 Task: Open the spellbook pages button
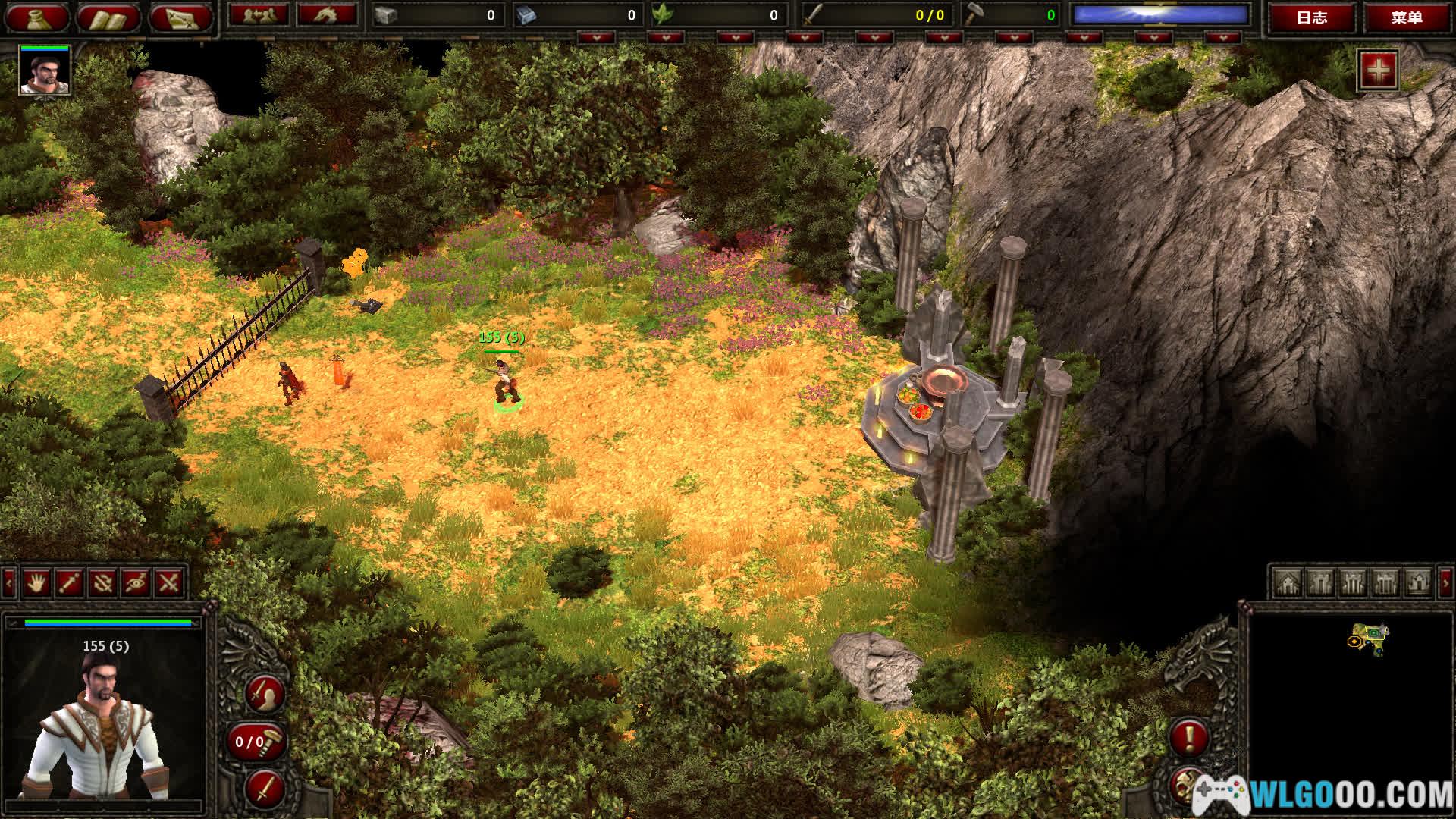(x=108, y=17)
